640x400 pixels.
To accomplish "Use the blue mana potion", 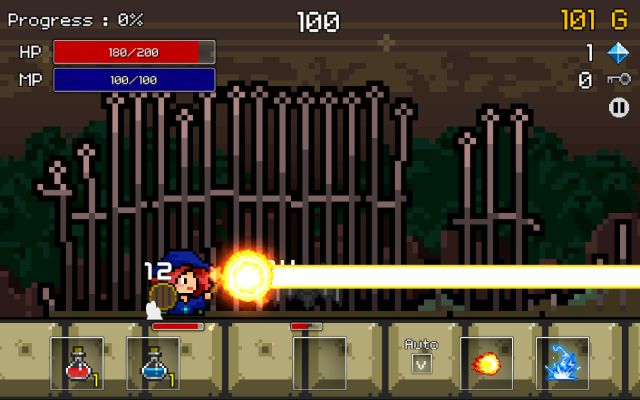I will coord(153,362).
